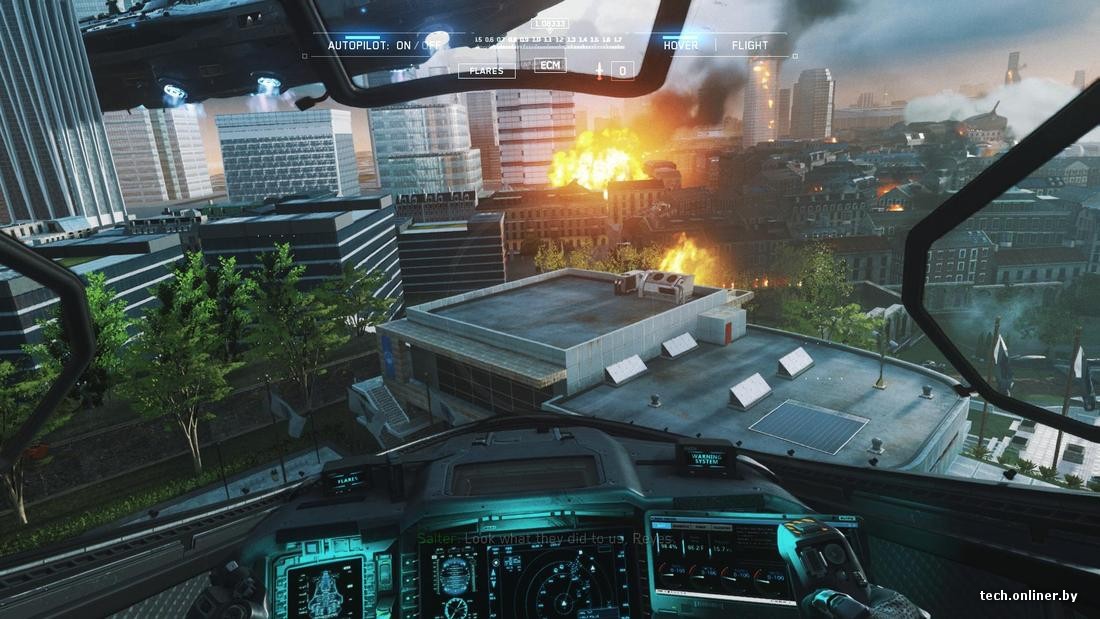The width and height of the screenshot is (1100, 619).
Task: Switch to Flight mode
Action: [x=750, y=45]
